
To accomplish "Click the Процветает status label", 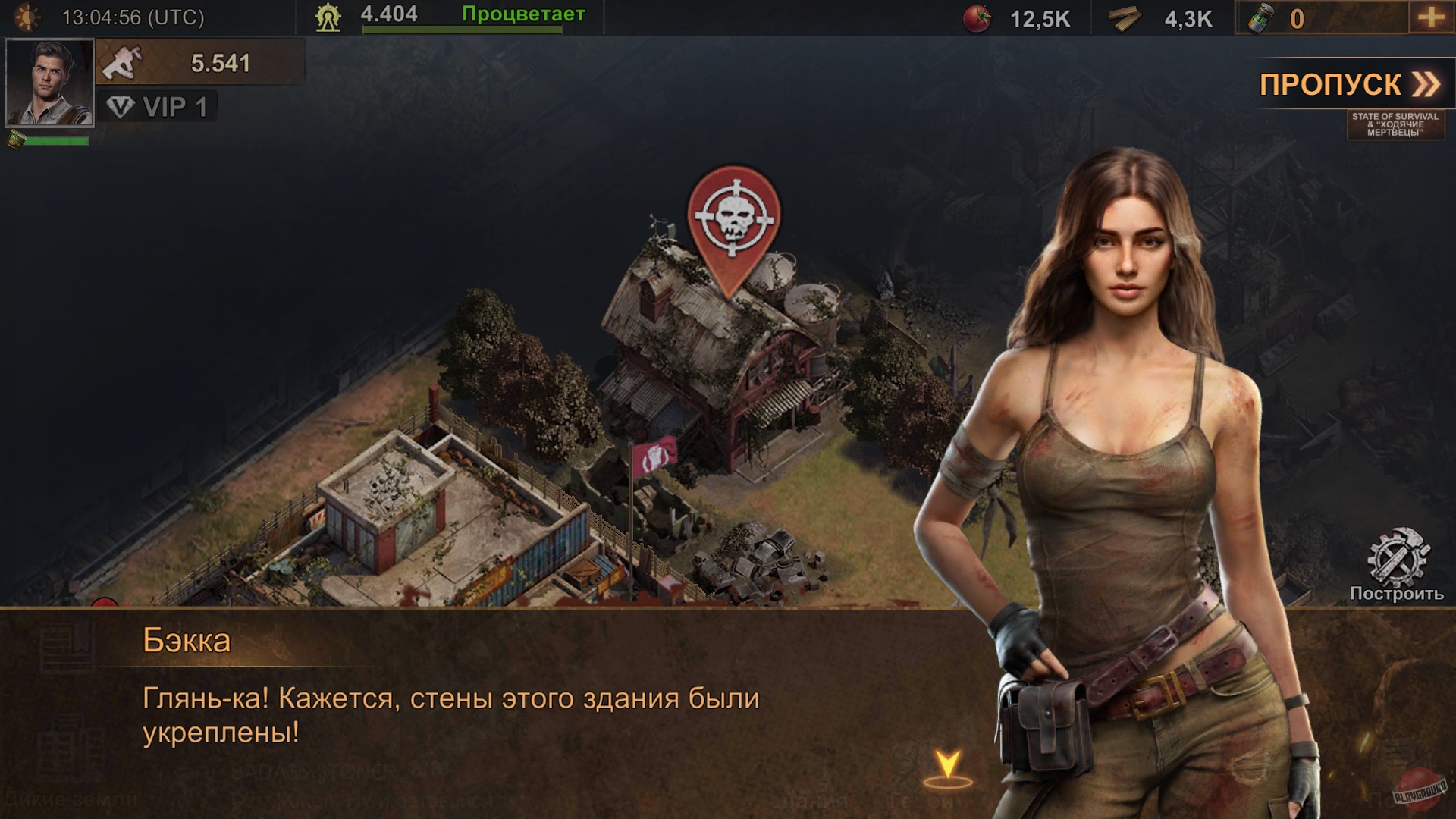I will 522,13.
